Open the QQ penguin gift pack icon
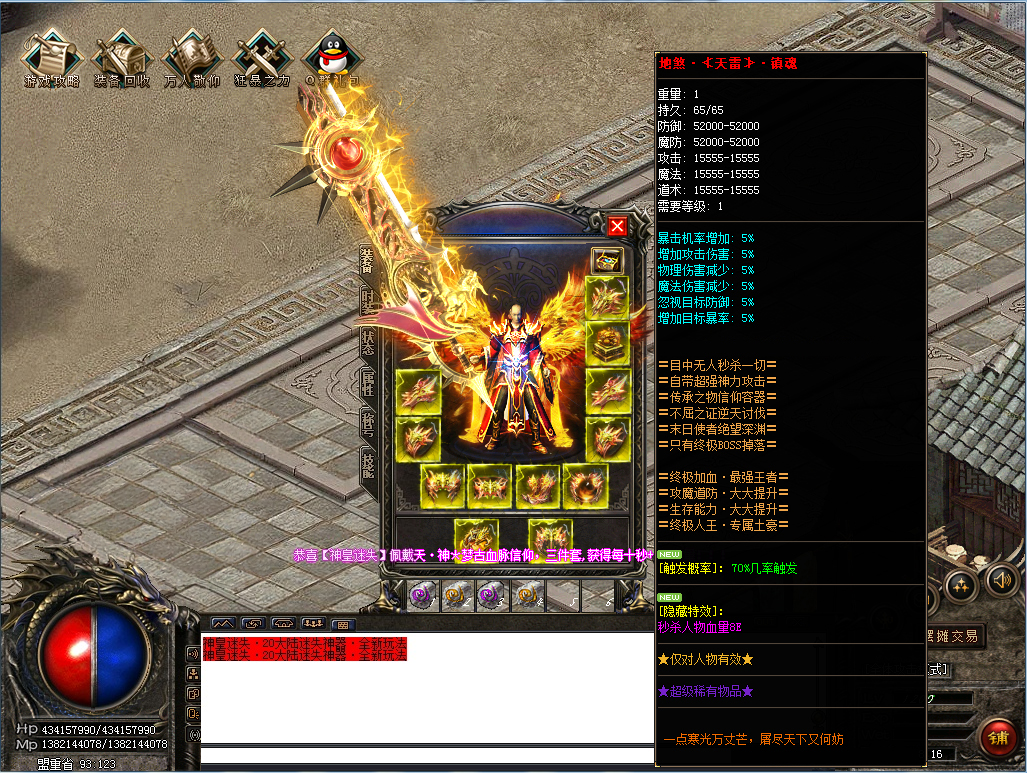 (330, 60)
